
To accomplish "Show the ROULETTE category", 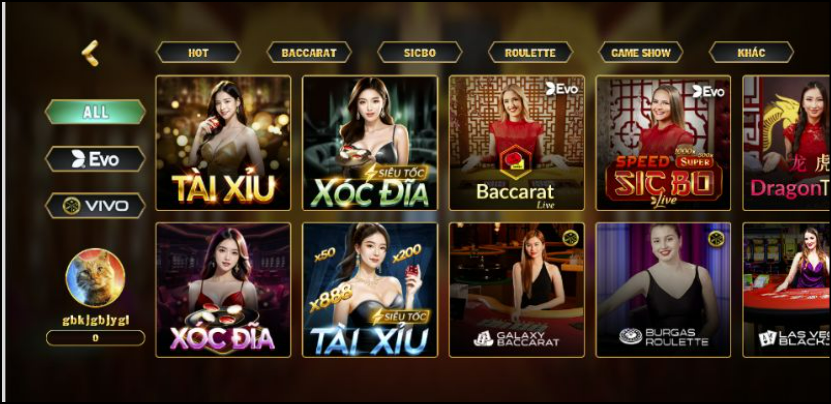I will pyautogui.click(x=530, y=53).
